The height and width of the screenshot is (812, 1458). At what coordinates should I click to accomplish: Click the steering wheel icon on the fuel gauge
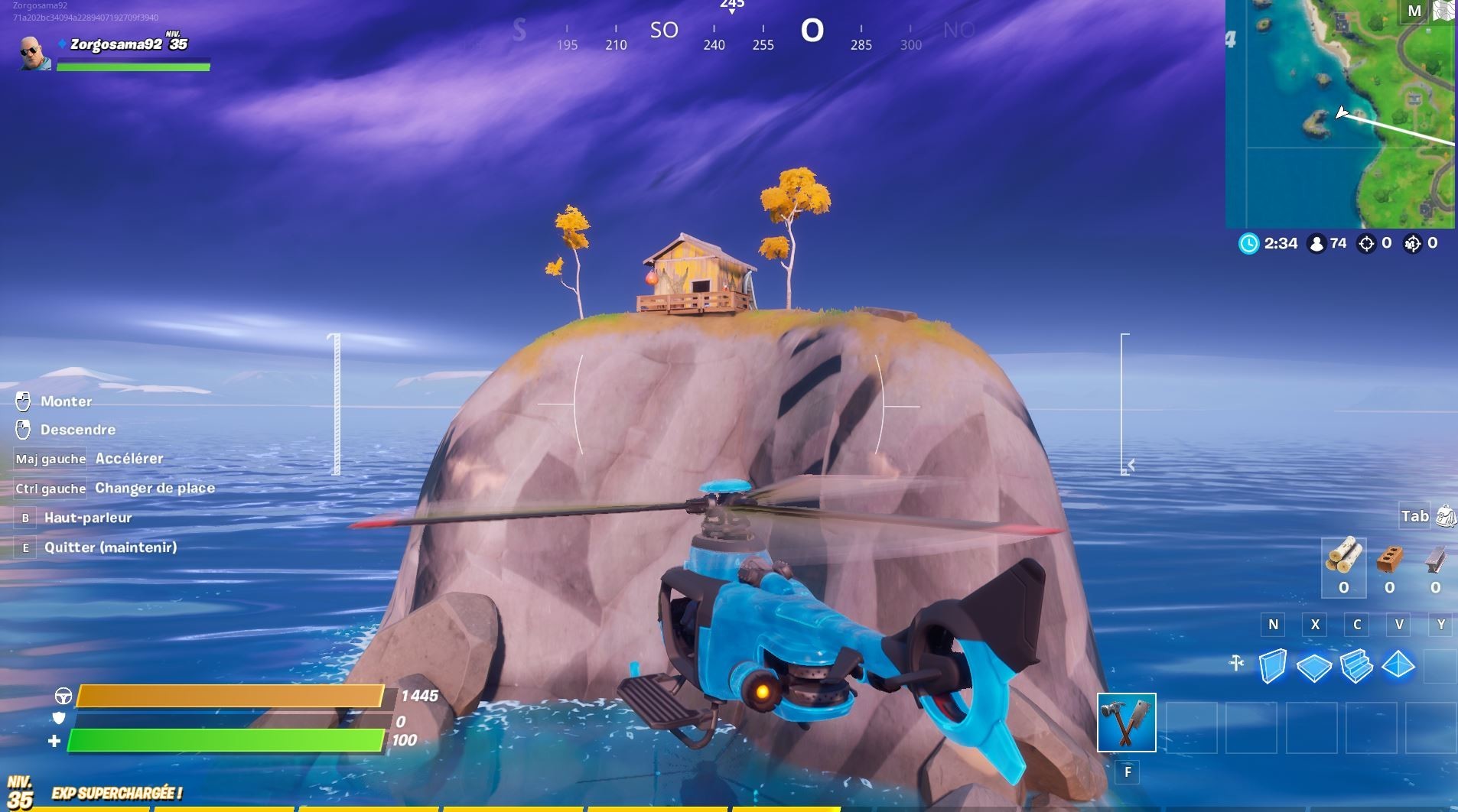pos(64,697)
